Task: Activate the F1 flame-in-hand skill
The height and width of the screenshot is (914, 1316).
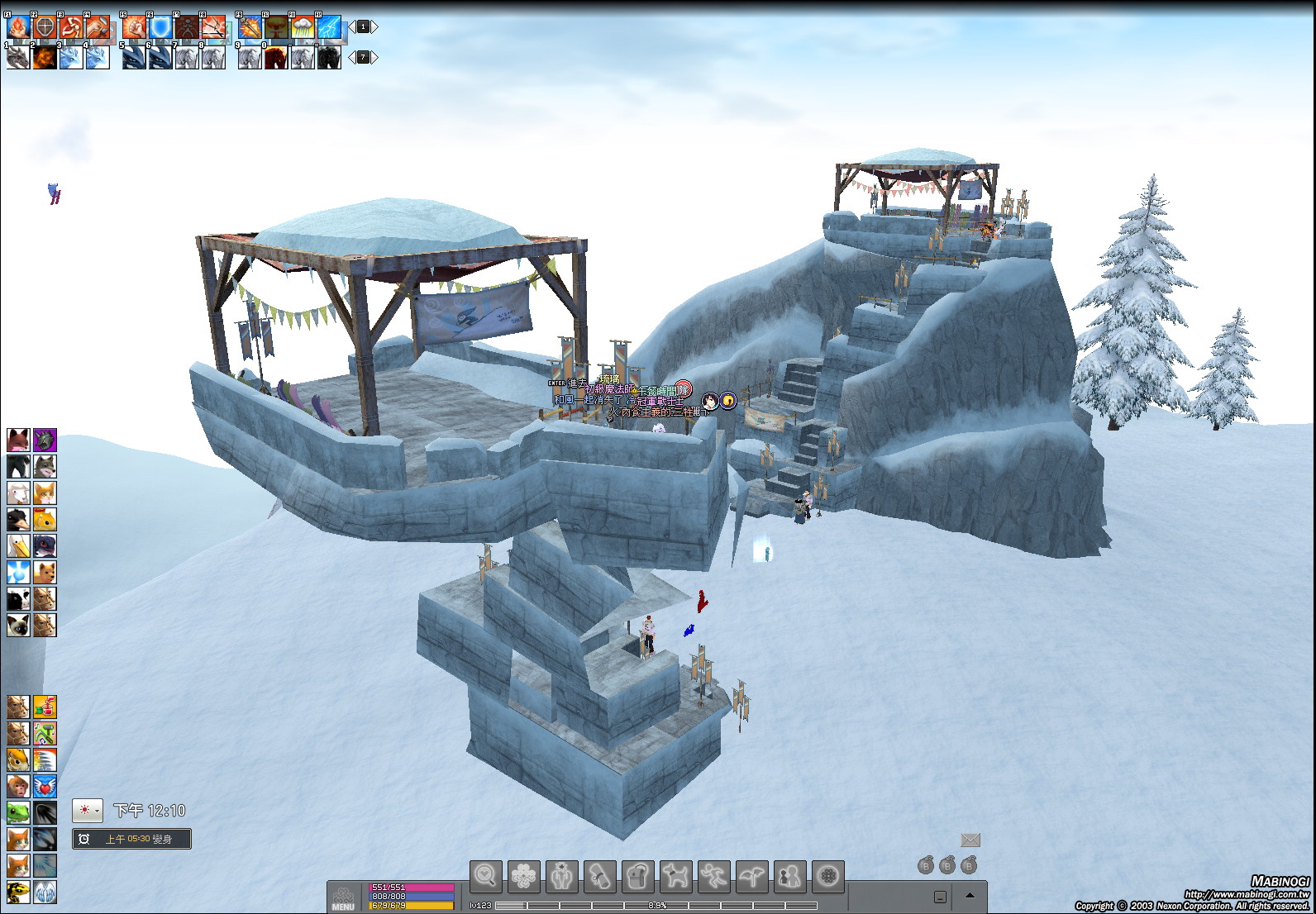Action: pos(18,27)
